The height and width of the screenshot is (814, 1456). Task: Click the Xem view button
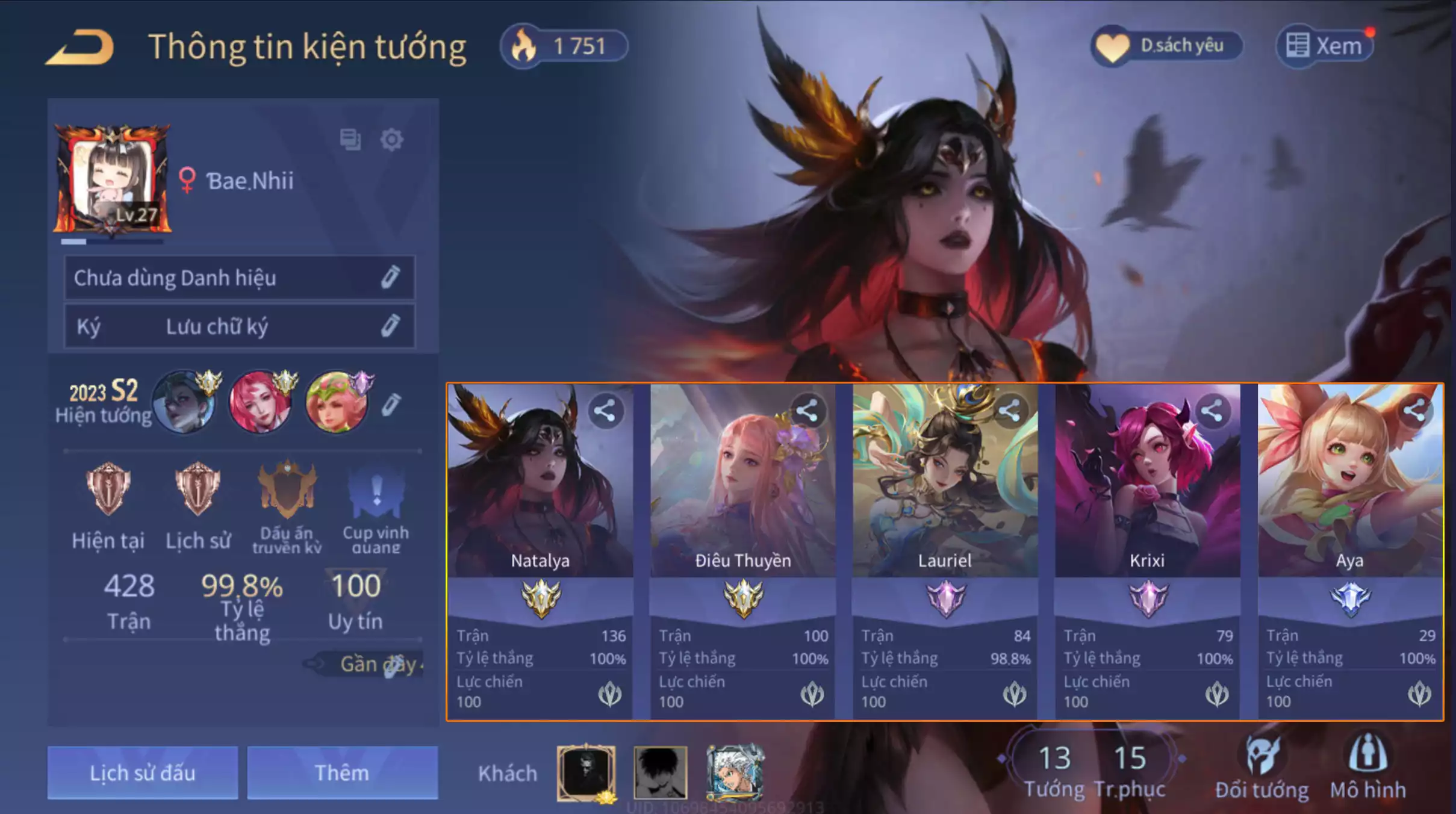click(x=1324, y=46)
